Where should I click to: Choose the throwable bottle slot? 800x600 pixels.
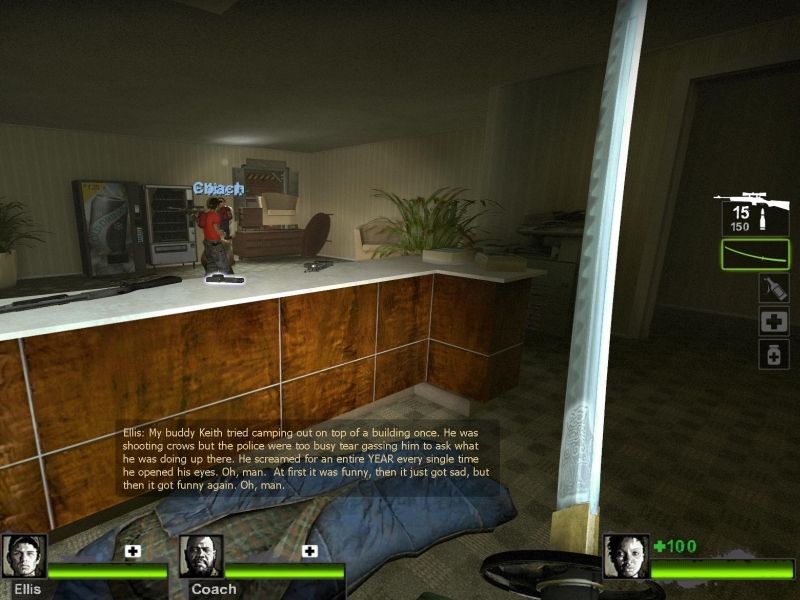[x=773, y=288]
